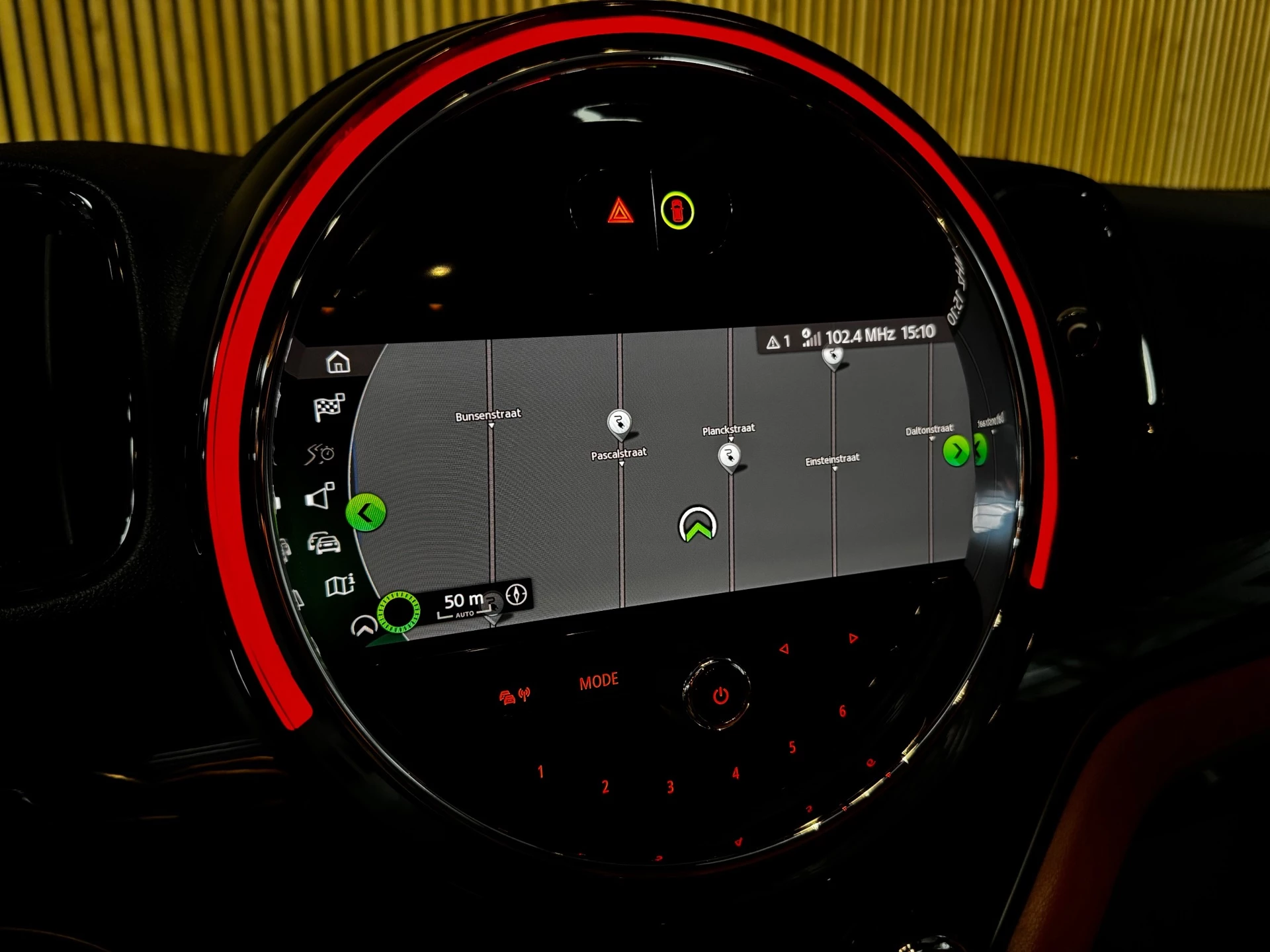The image size is (1270, 952).
Task: Choose radio preset 6
Action: tap(842, 711)
